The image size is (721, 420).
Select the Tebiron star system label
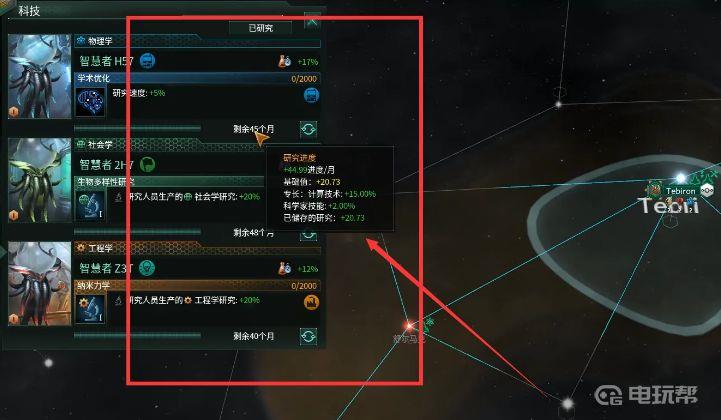[680, 190]
